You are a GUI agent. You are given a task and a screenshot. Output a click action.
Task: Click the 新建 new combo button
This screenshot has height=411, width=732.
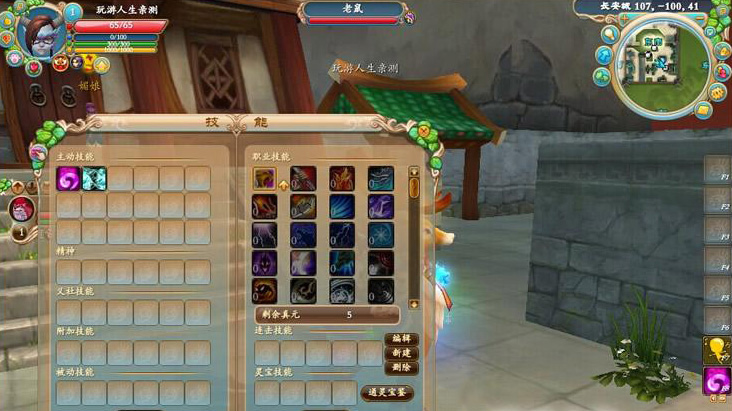400,353
